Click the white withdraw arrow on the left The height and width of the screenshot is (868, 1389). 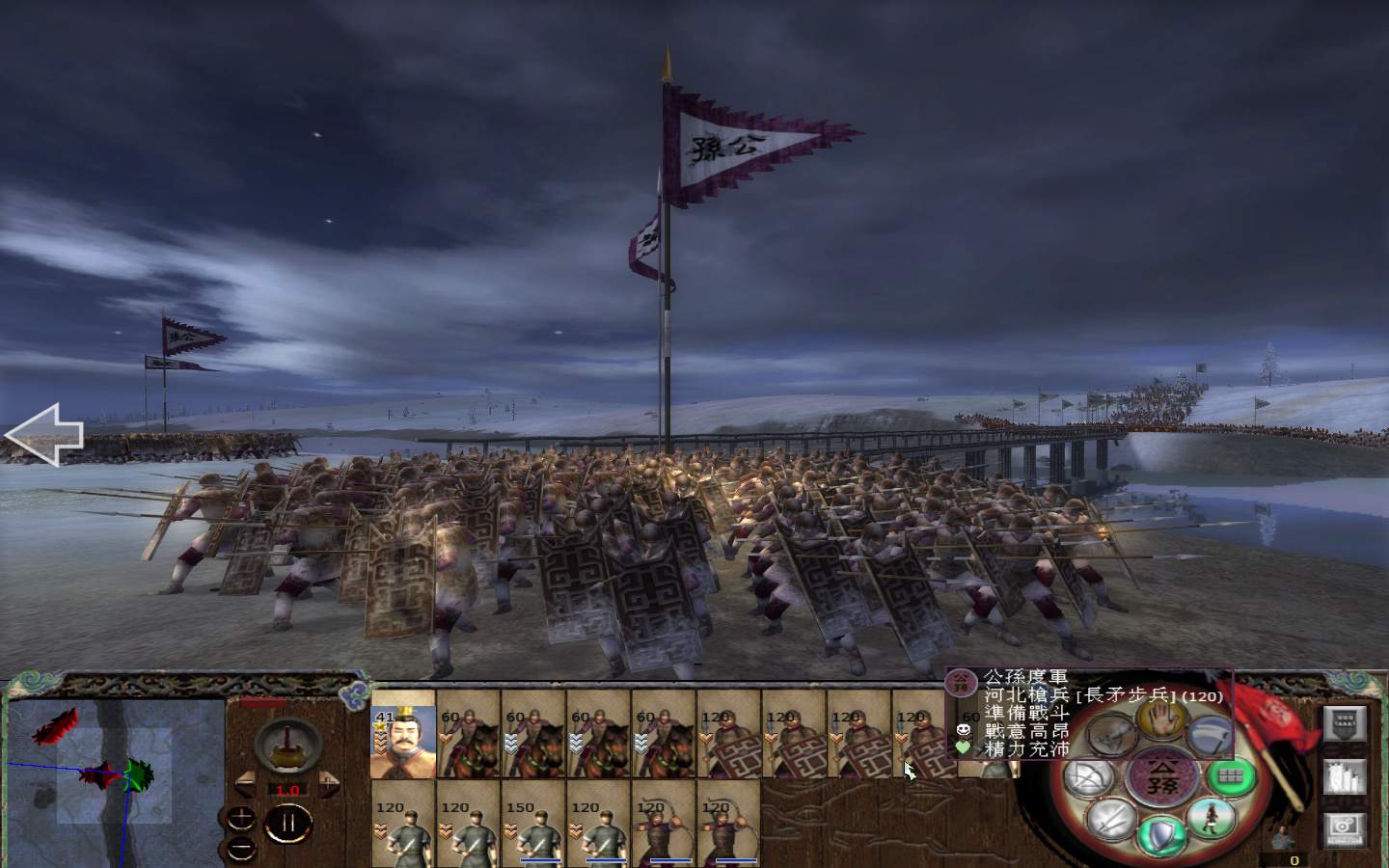click(46, 434)
